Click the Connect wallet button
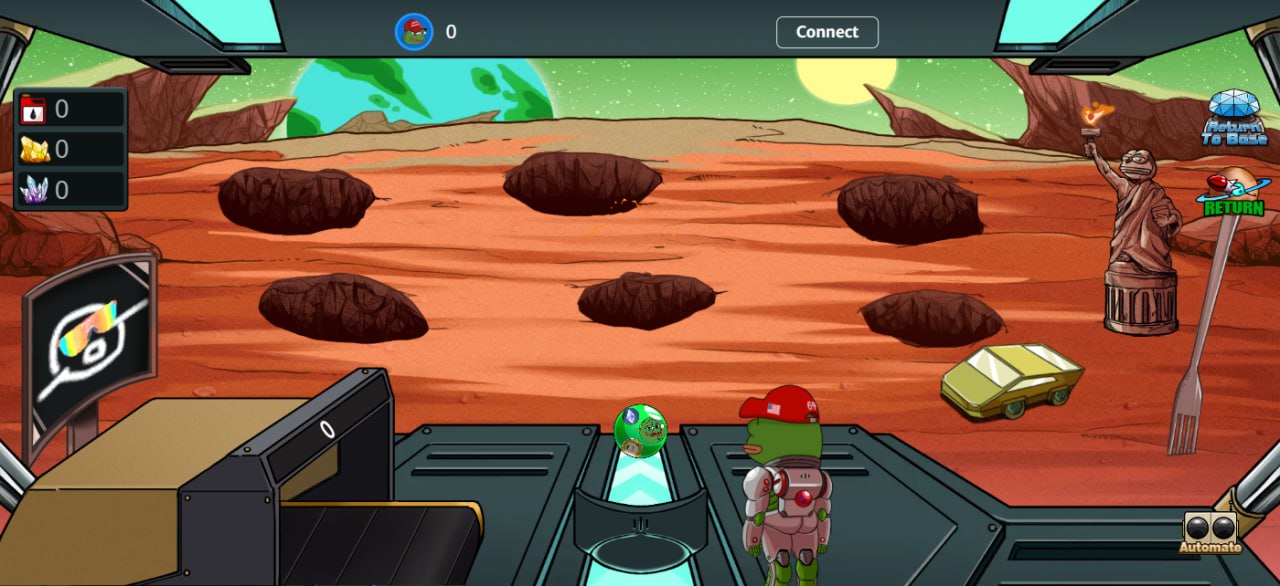 point(827,32)
